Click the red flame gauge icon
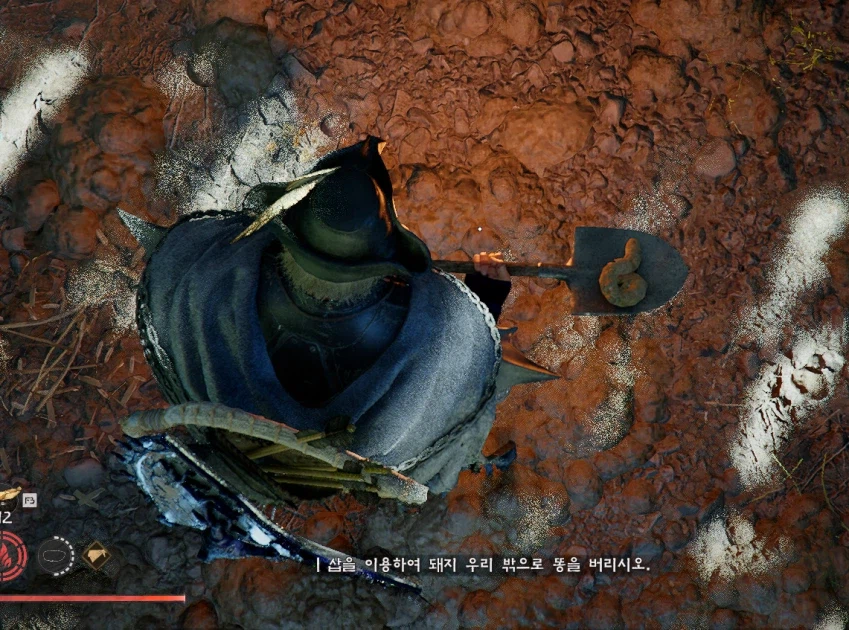 tap(10, 556)
